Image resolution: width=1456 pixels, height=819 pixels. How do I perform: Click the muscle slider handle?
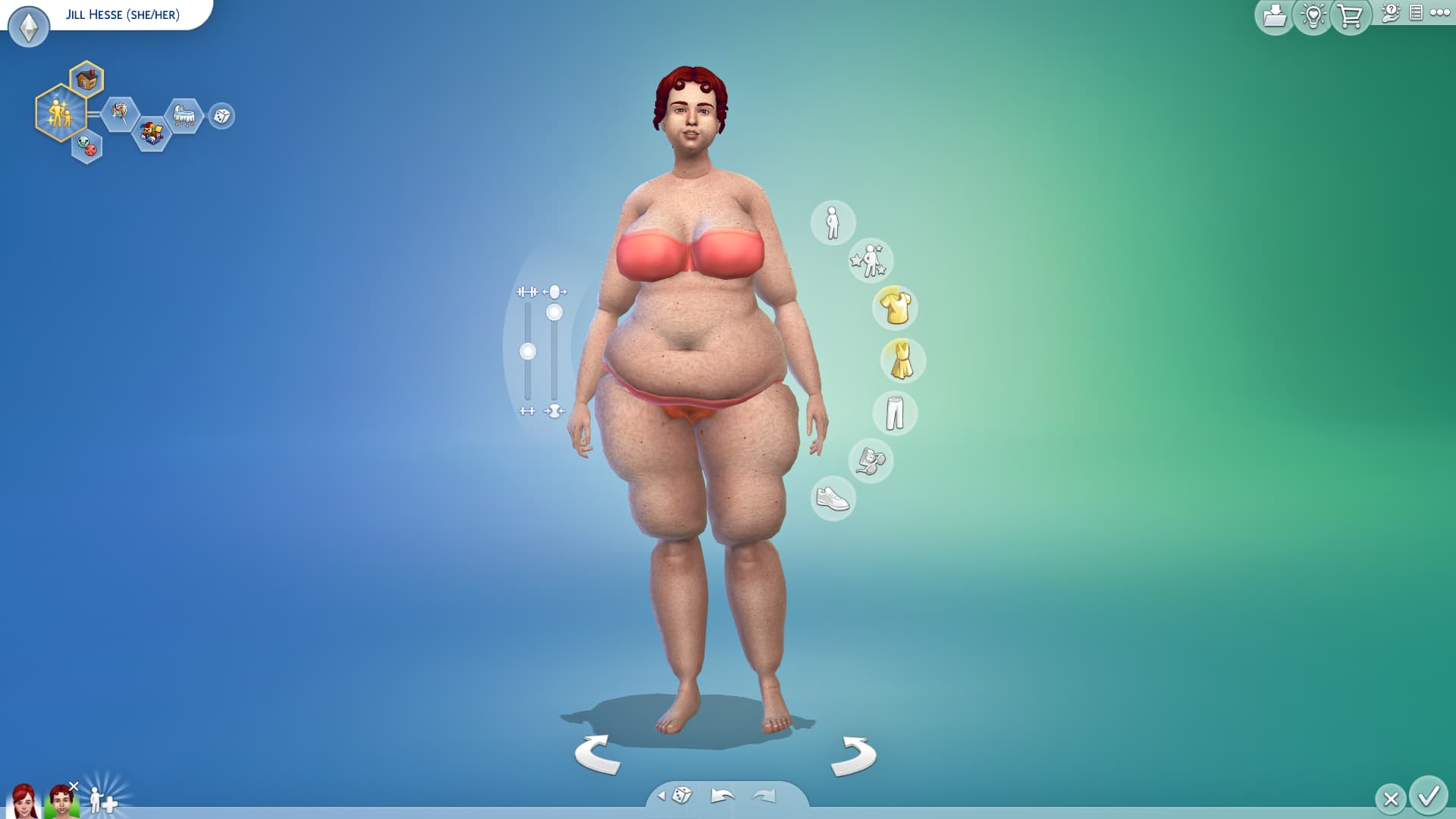point(528,351)
